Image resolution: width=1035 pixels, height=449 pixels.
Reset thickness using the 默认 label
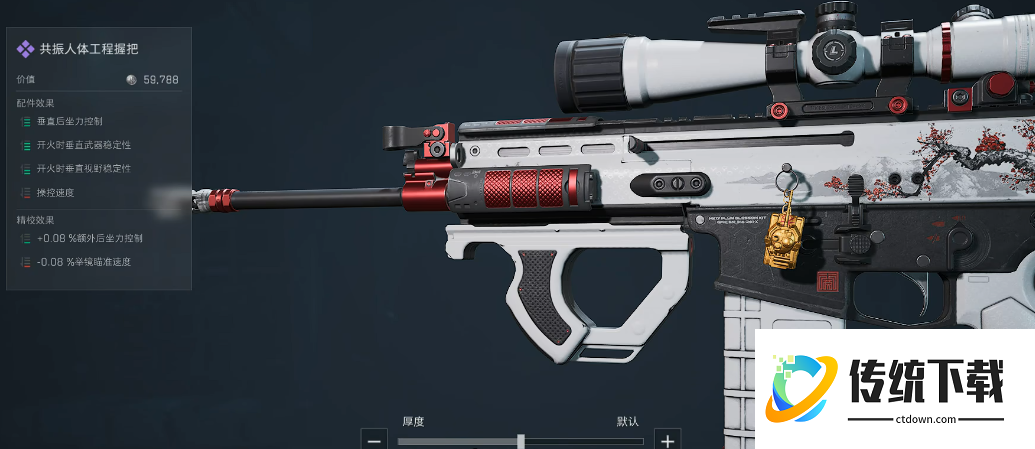click(627, 421)
